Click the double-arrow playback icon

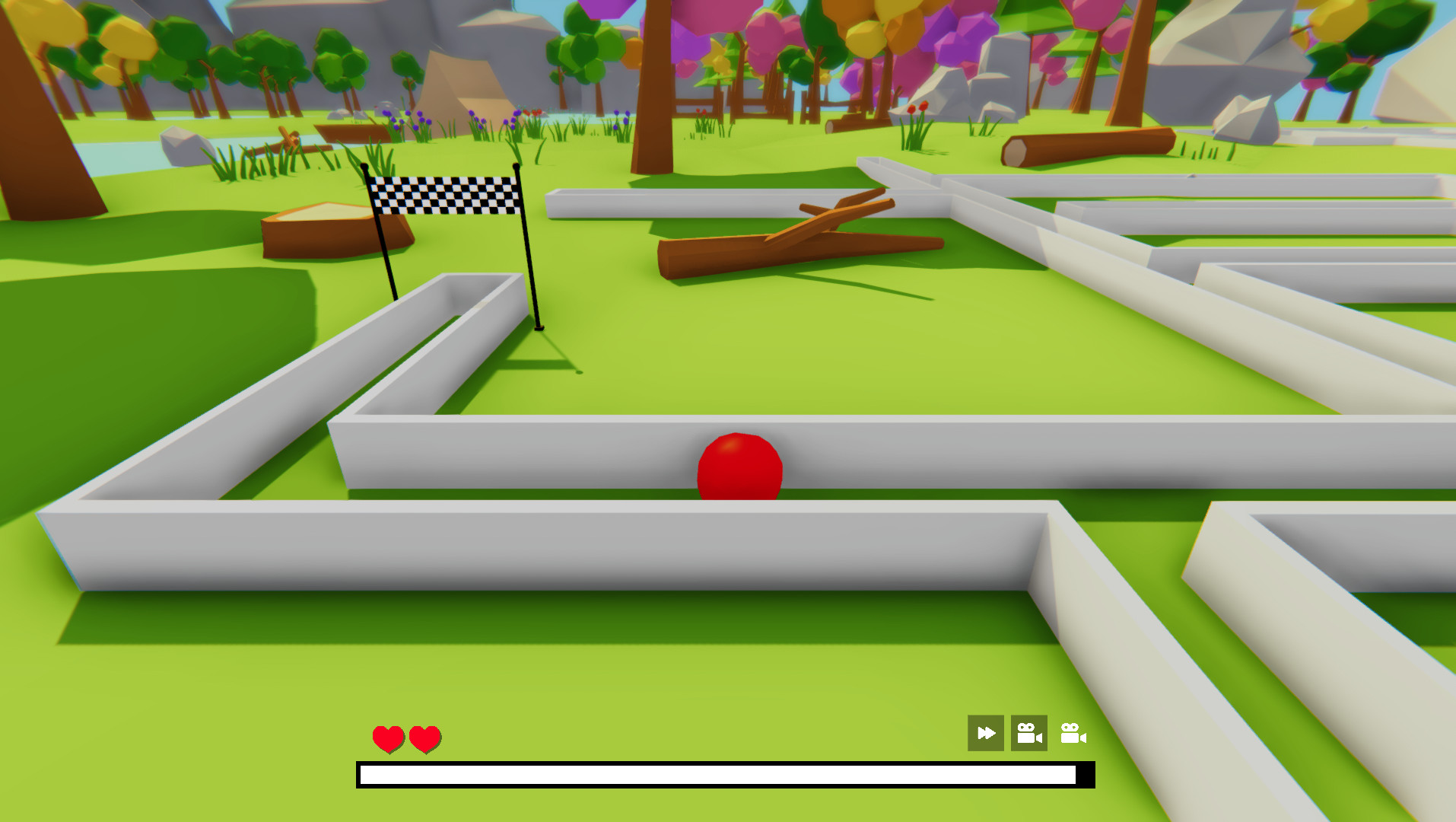tap(985, 734)
